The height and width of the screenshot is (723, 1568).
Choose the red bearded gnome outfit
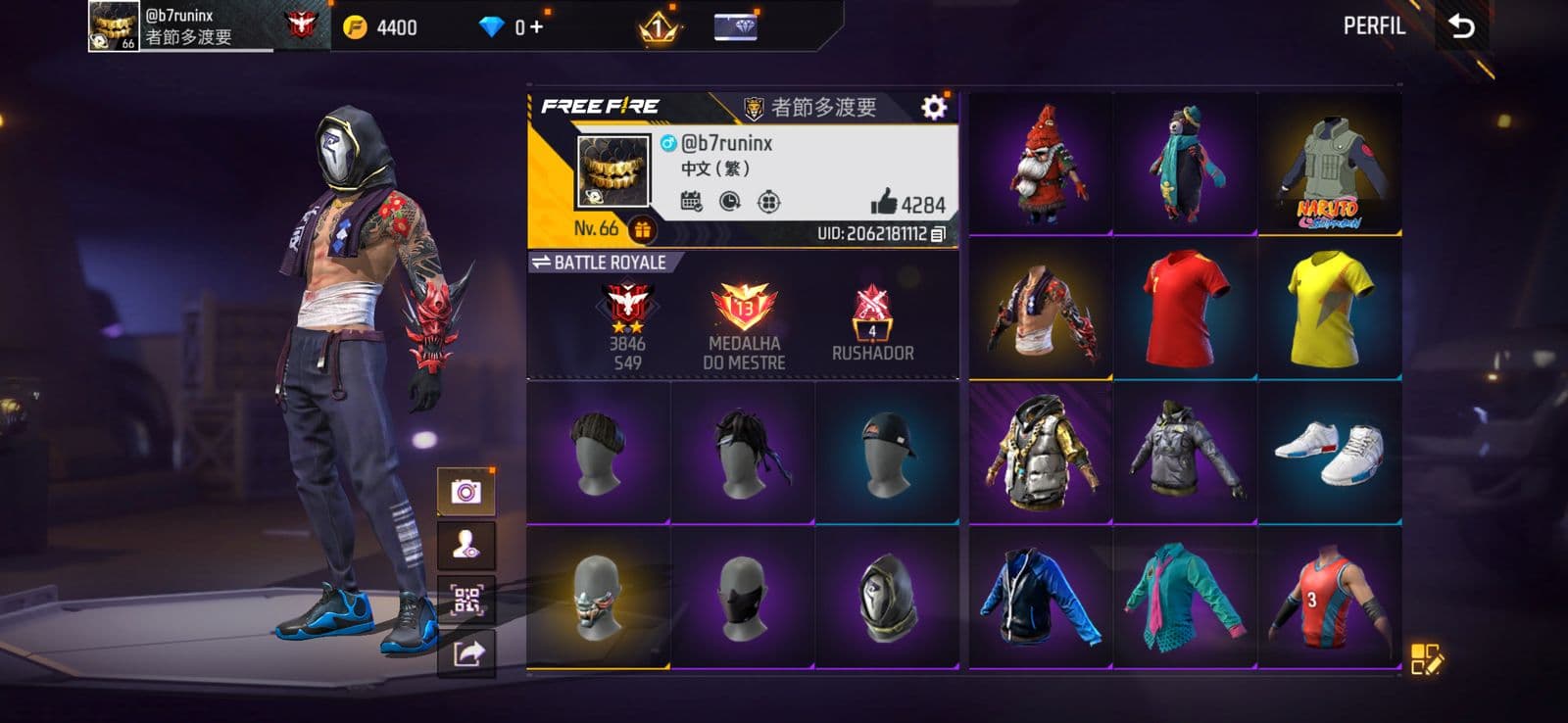point(1041,165)
